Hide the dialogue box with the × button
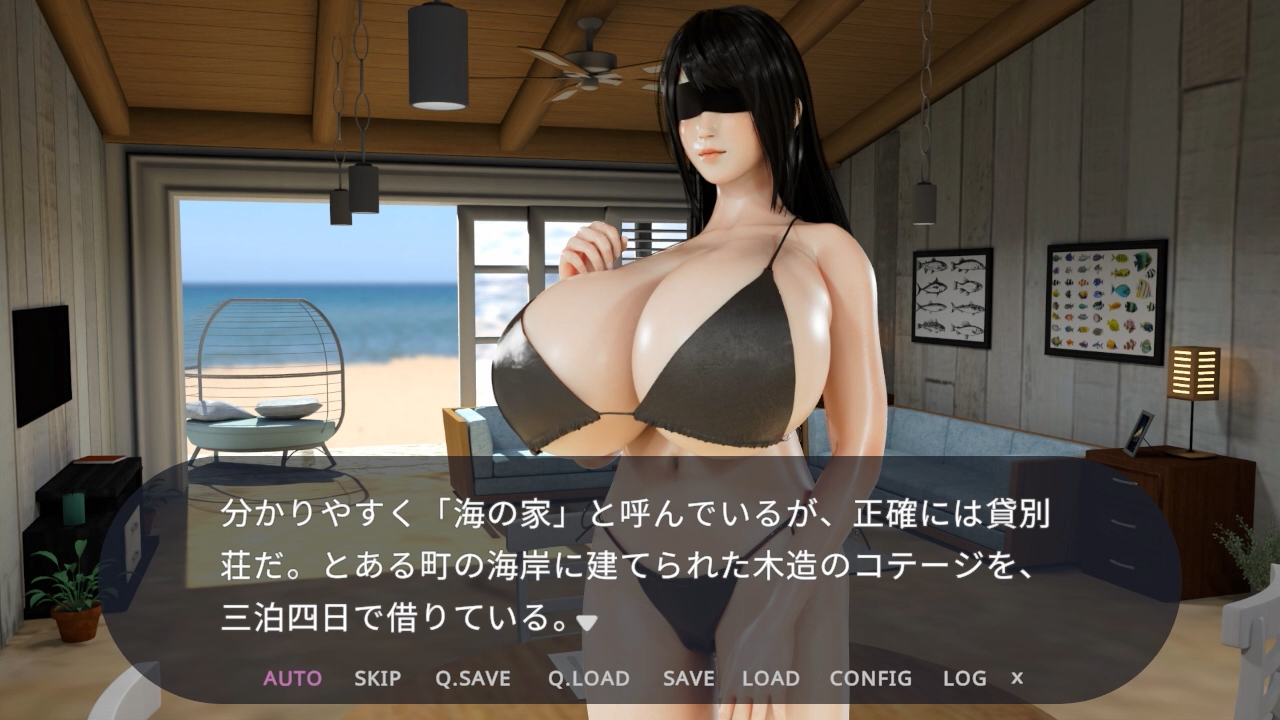This screenshot has height=720, width=1280. tap(1018, 678)
